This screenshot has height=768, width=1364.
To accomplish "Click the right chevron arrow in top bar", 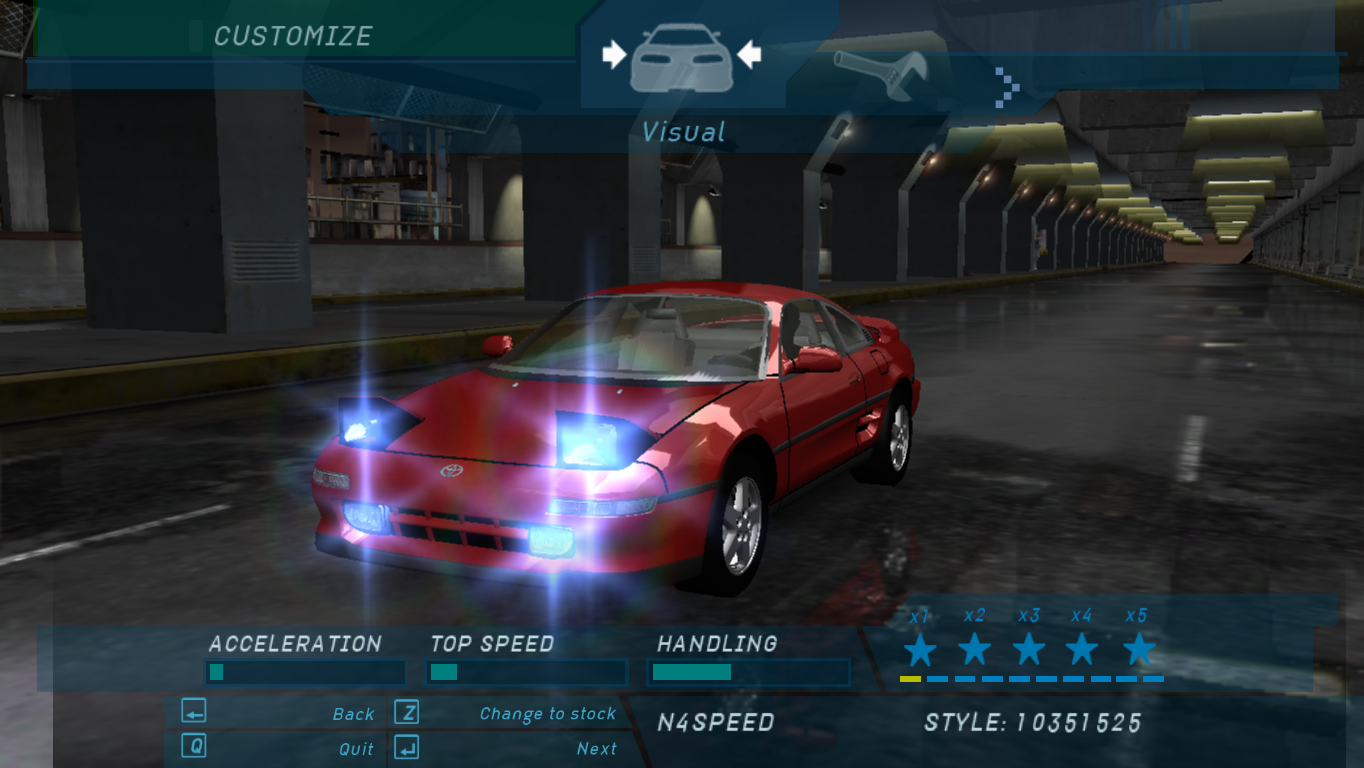I will point(1007,88).
